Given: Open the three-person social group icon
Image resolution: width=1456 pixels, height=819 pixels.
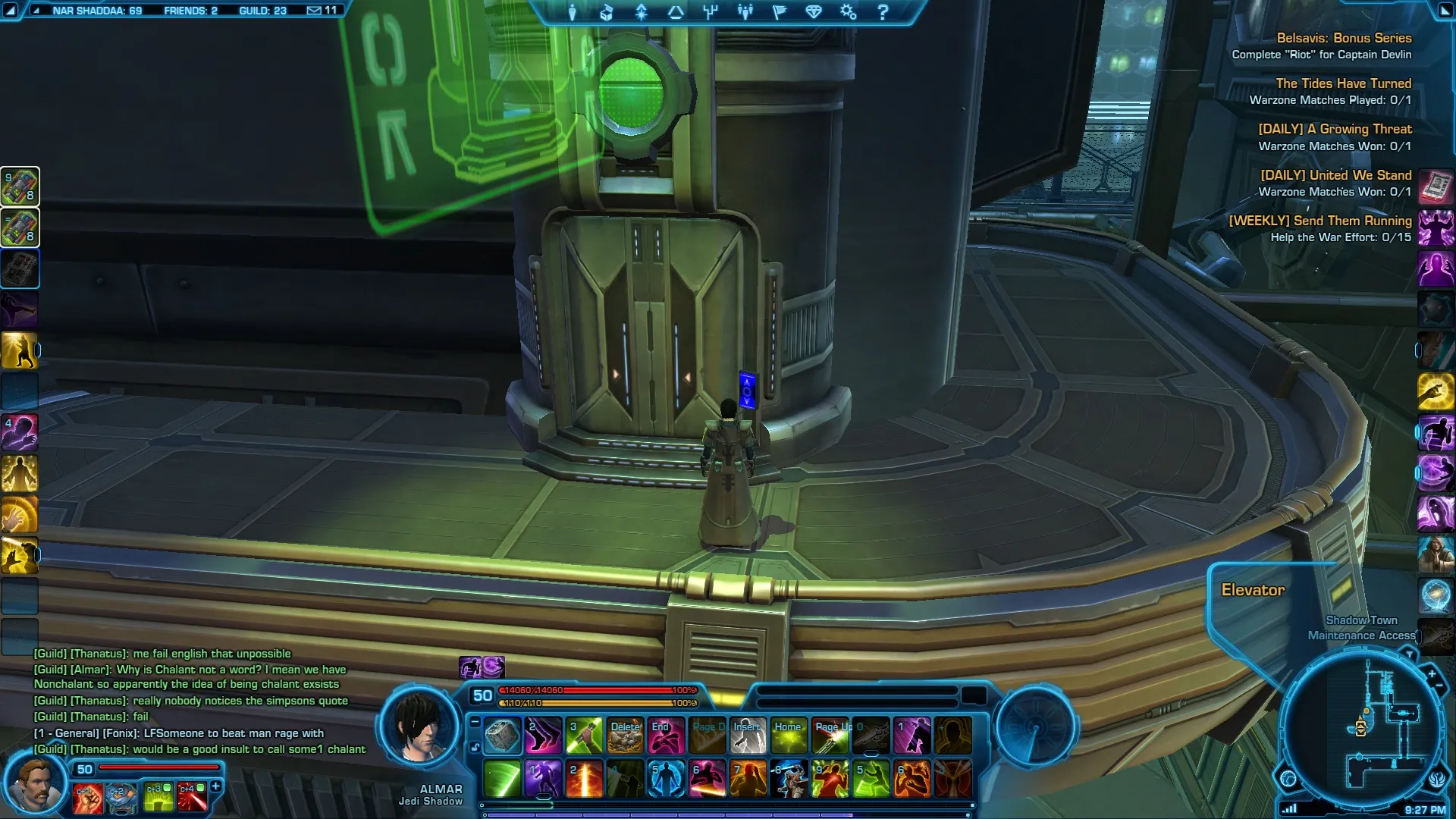Looking at the screenshot, I should point(745,12).
